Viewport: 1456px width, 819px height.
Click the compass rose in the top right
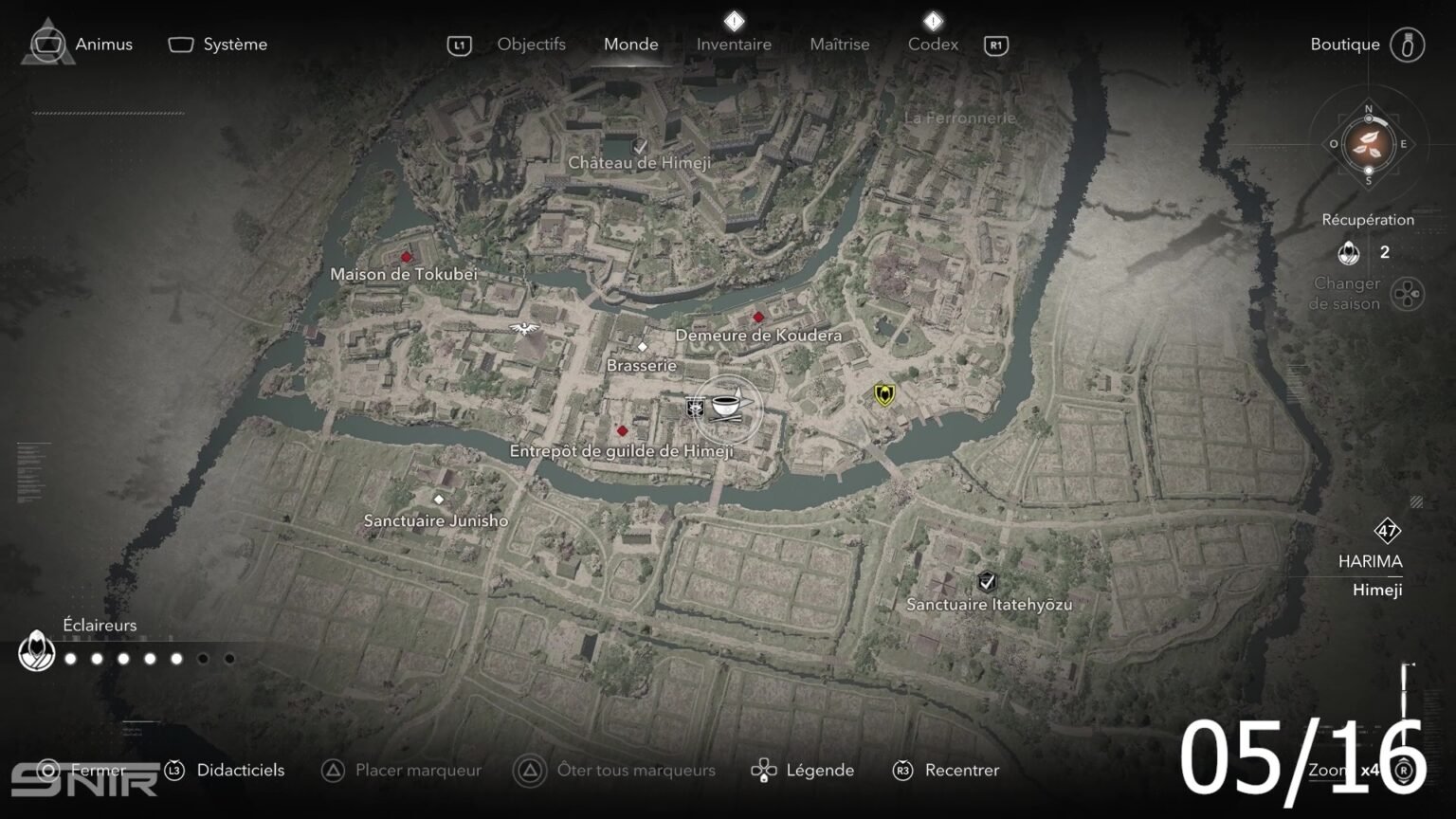click(1366, 145)
